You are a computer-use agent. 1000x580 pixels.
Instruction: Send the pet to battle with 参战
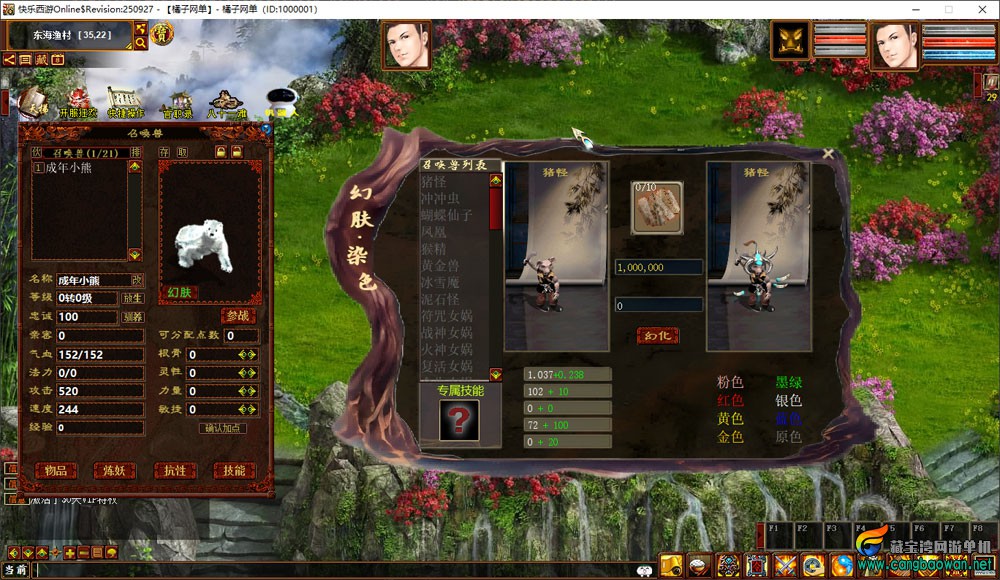pyautogui.click(x=238, y=316)
